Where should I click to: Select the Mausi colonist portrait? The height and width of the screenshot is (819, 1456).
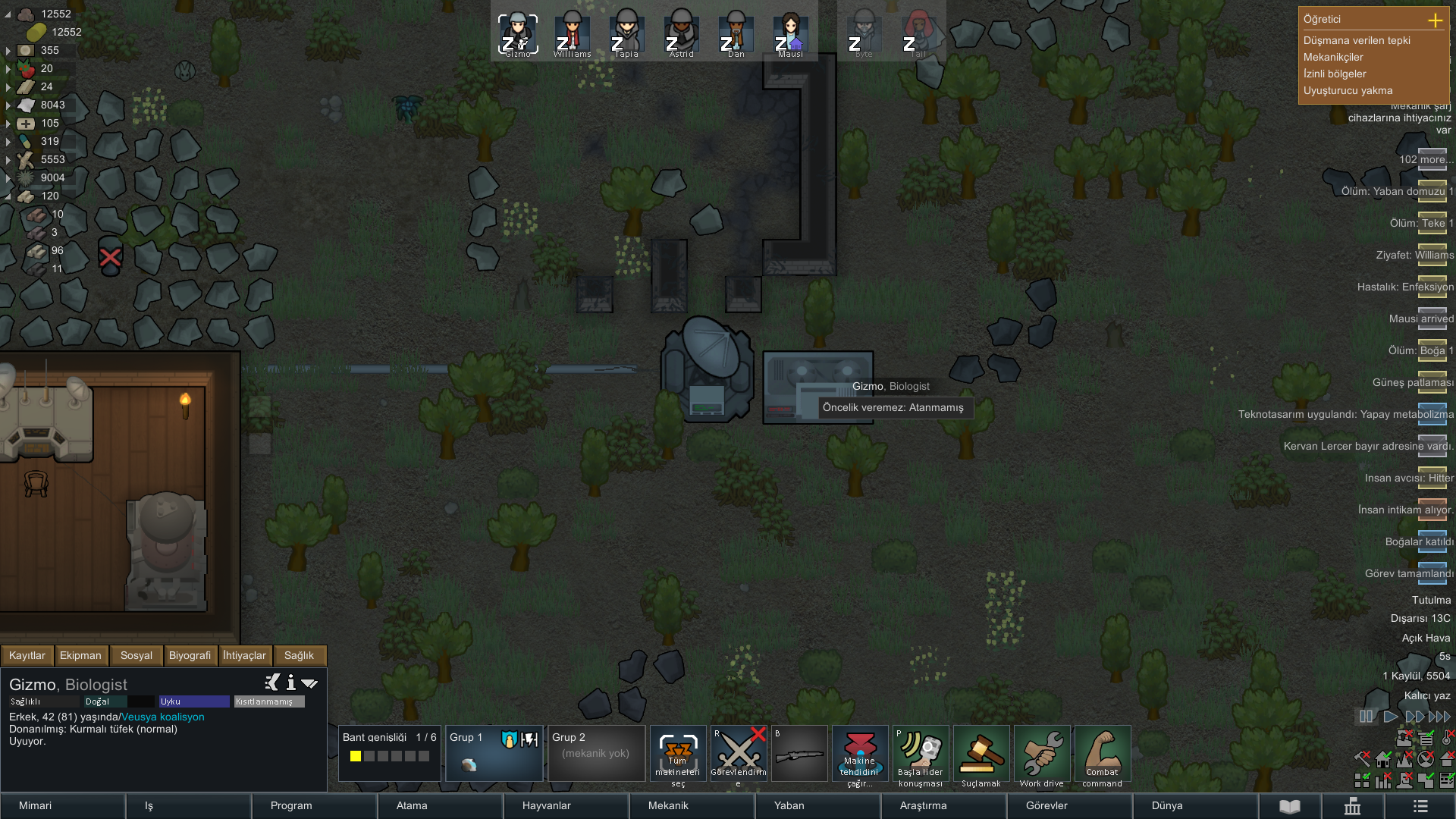click(790, 35)
